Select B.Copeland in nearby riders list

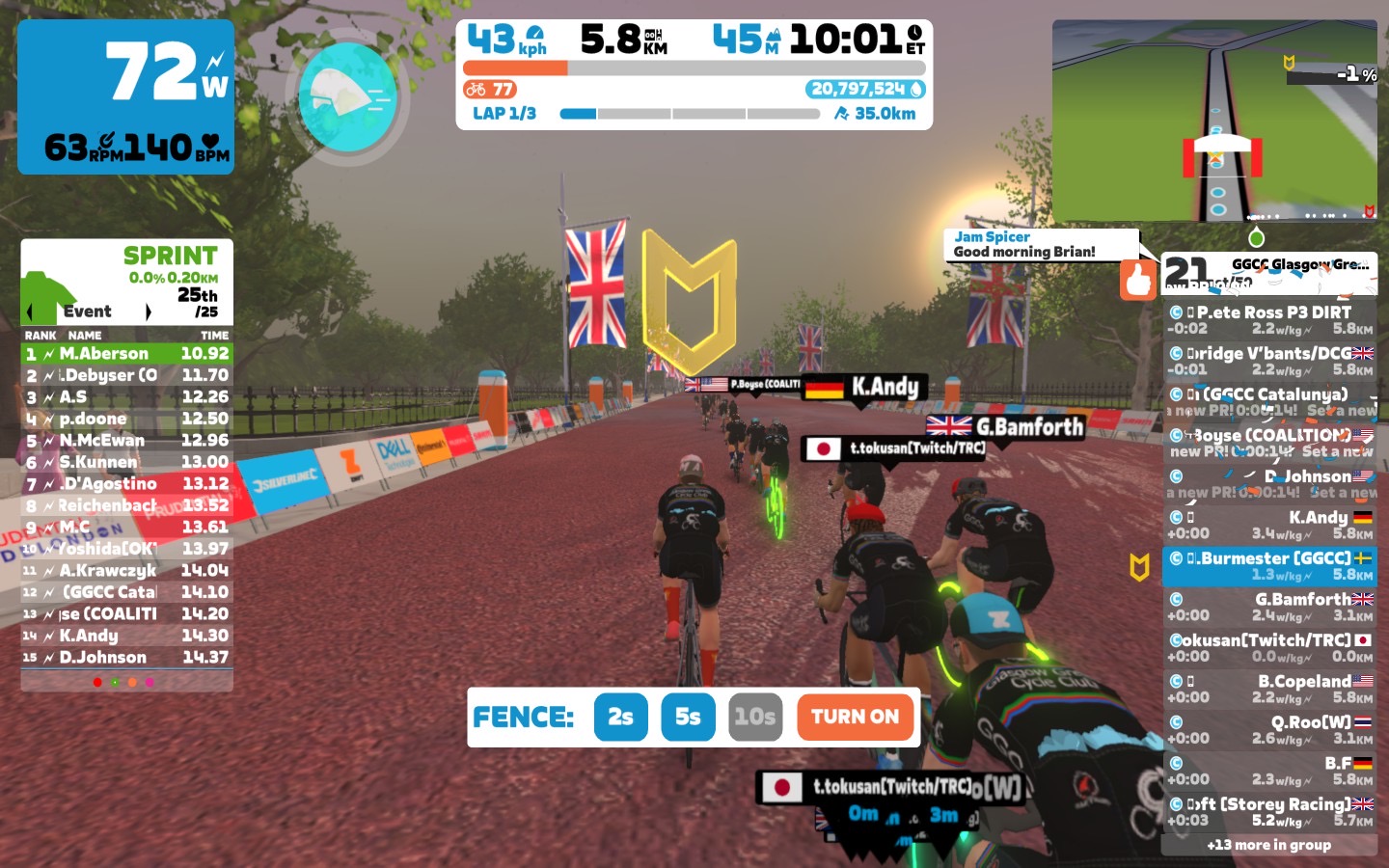coord(1269,689)
